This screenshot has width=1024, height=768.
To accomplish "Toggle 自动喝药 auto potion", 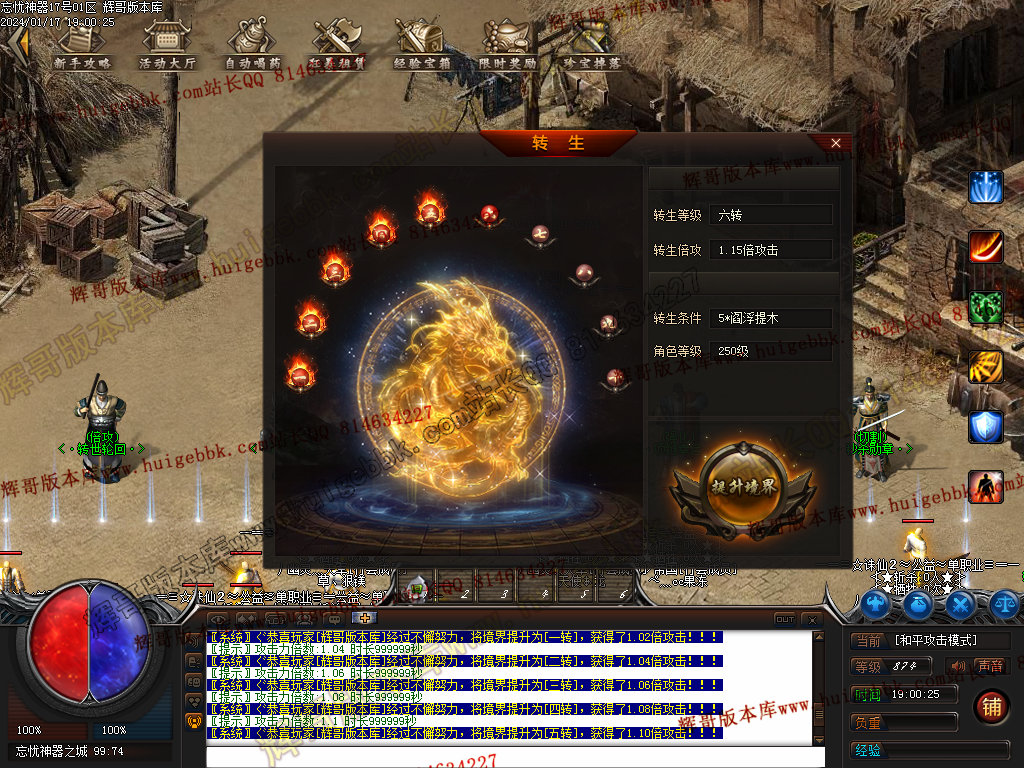I will pyautogui.click(x=251, y=45).
